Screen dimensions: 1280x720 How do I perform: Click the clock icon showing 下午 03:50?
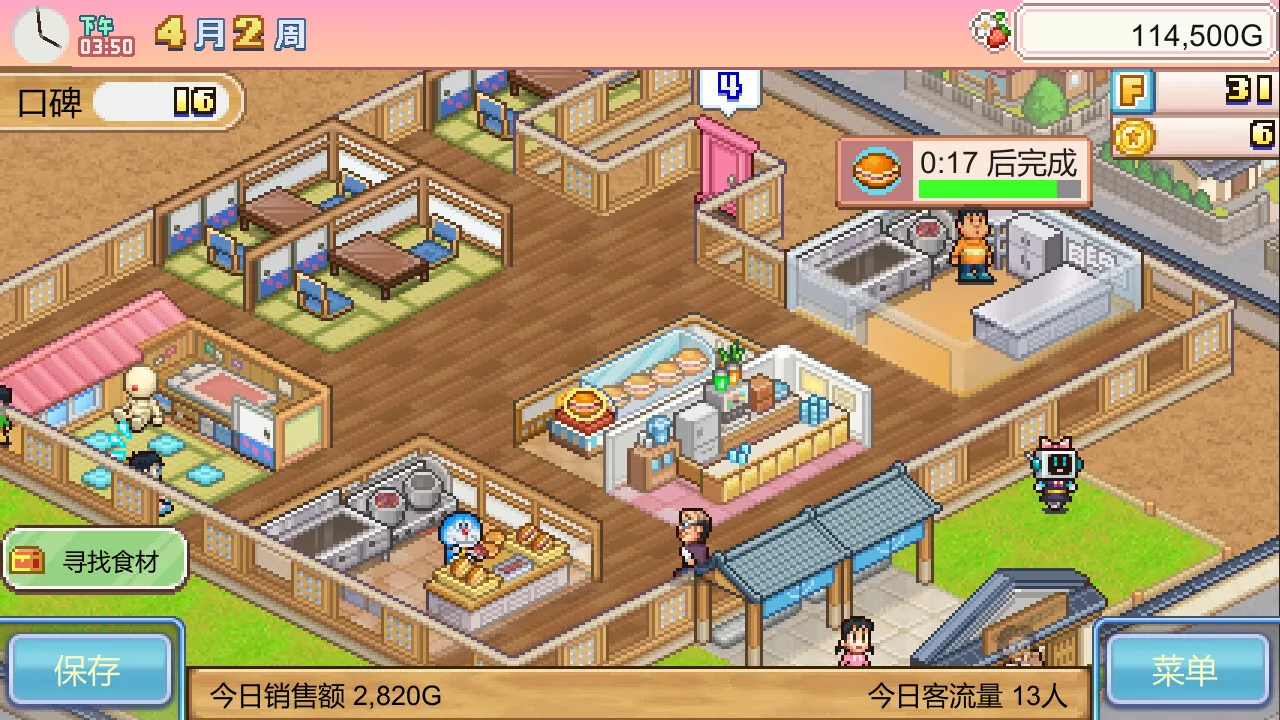[x=38, y=33]
